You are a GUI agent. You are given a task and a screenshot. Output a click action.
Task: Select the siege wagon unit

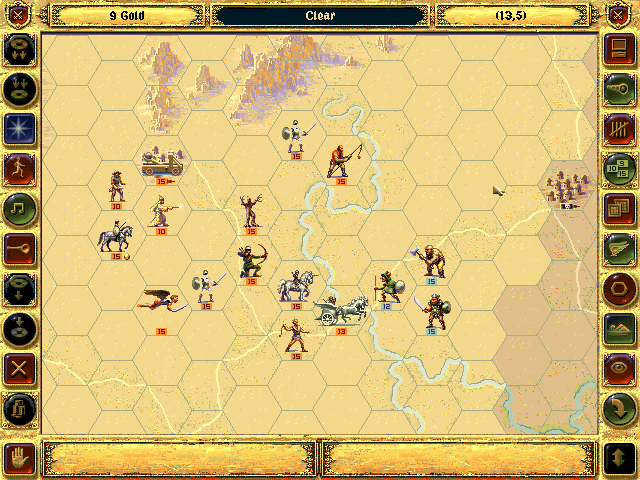click(161, 160)
